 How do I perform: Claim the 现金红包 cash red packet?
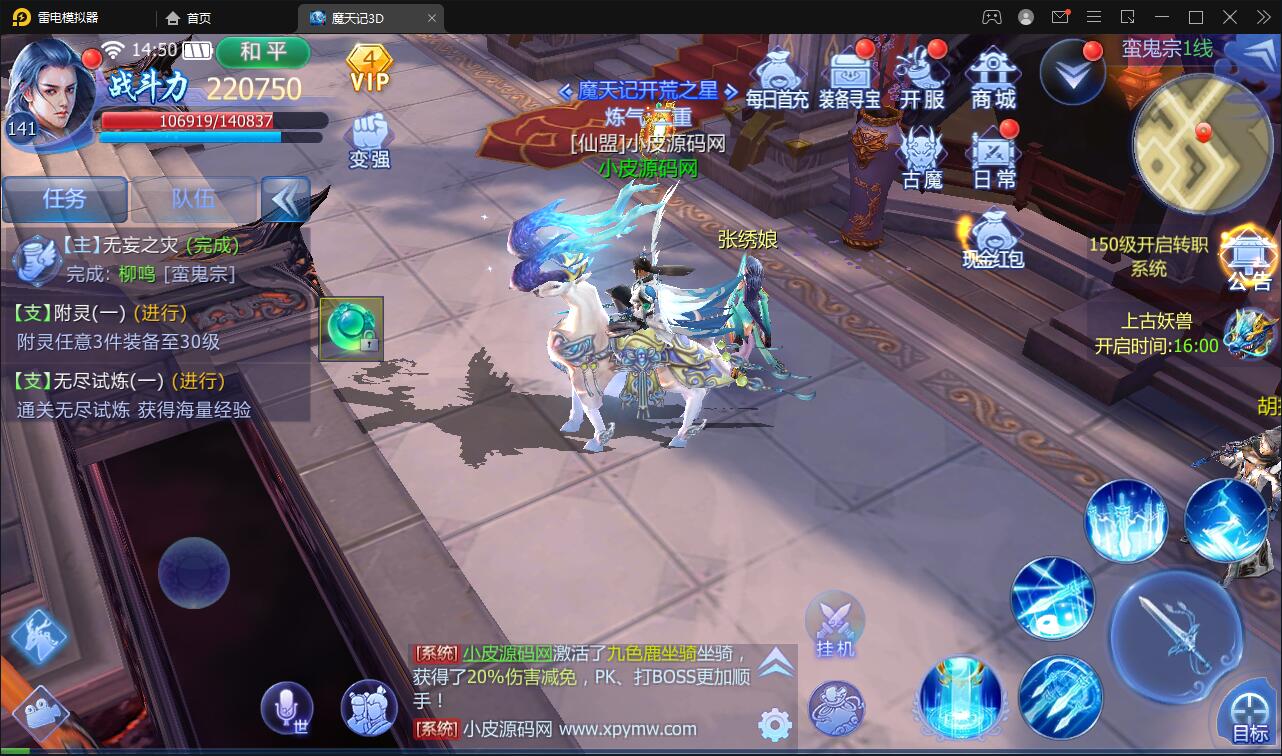[x=992, y=238]
